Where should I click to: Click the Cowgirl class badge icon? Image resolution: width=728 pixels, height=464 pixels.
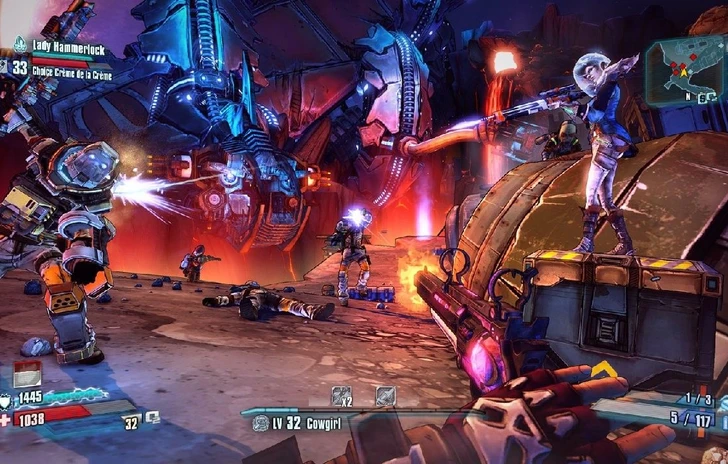click(262, 424)
